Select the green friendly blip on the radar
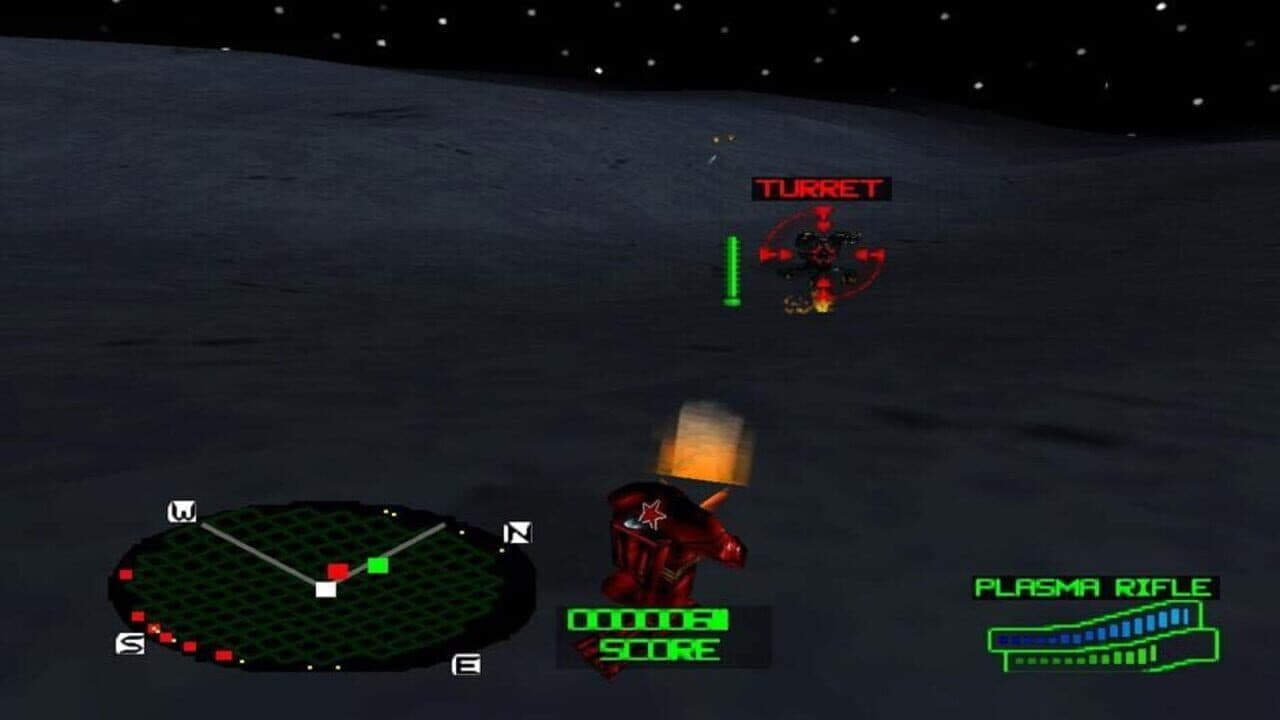 point(376,565)
